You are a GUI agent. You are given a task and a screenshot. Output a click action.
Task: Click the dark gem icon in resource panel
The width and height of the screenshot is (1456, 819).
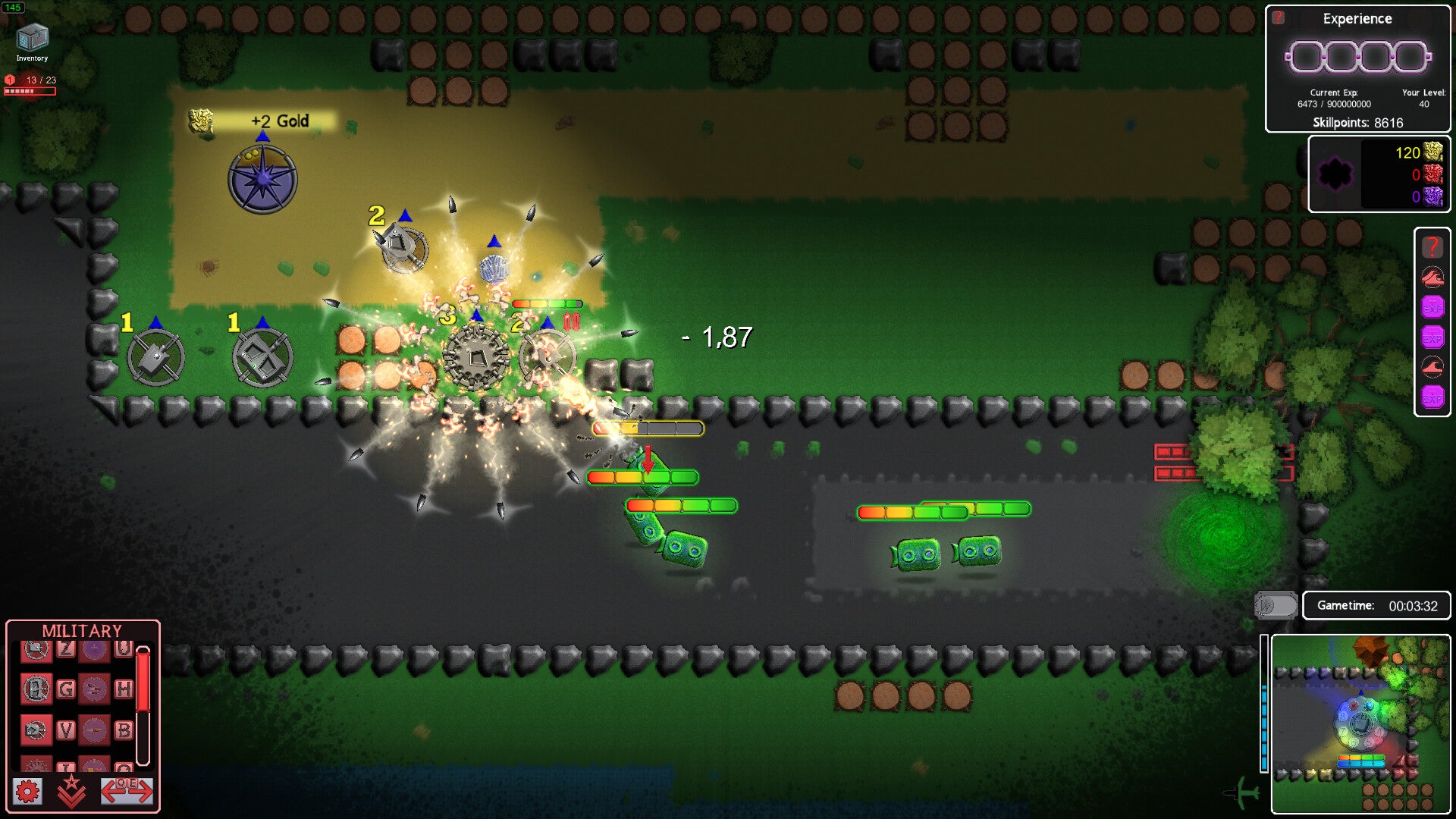pyautogui.click(x=1335, y=174)
